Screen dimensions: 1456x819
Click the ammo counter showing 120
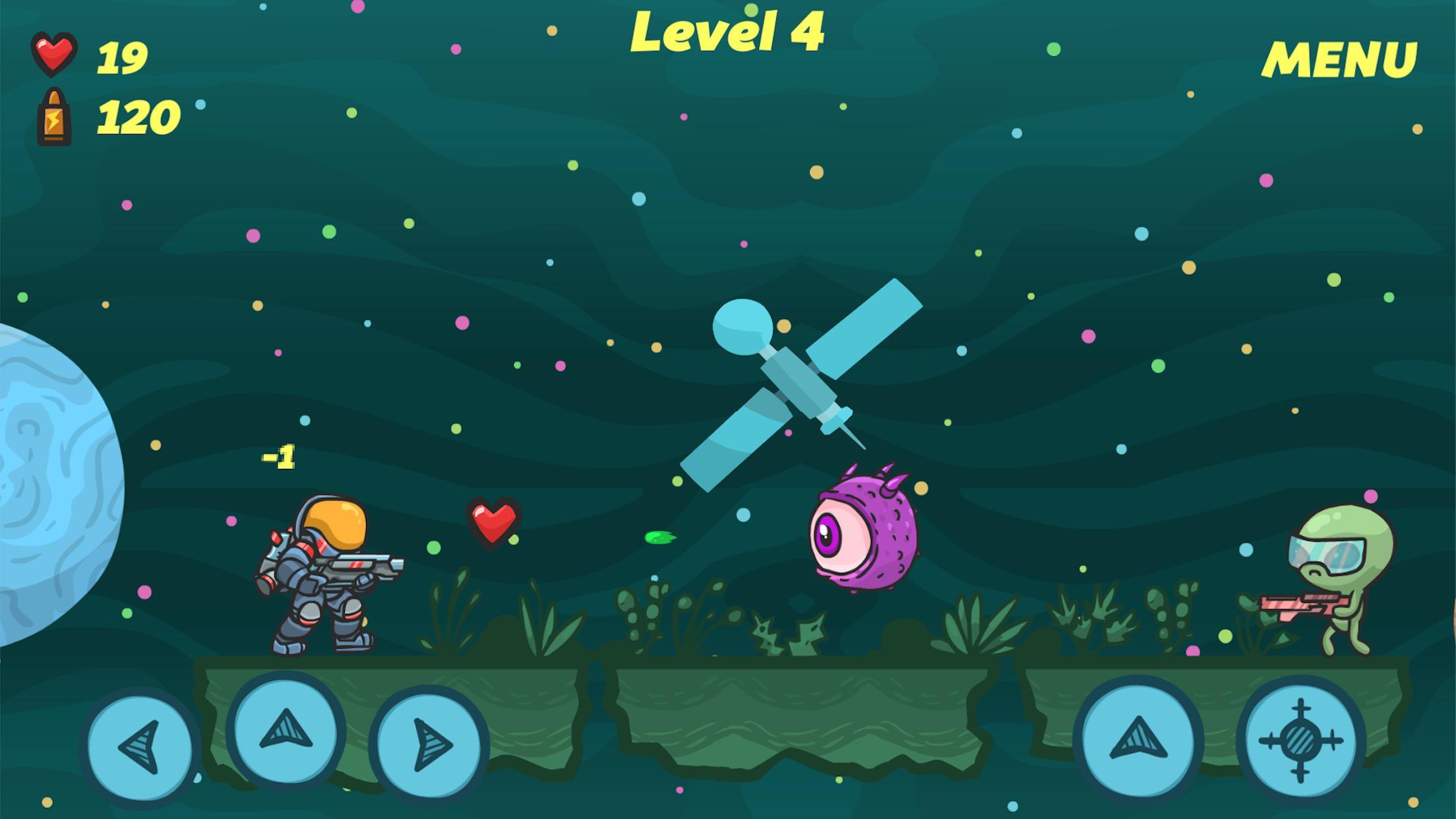click(138, 117)
